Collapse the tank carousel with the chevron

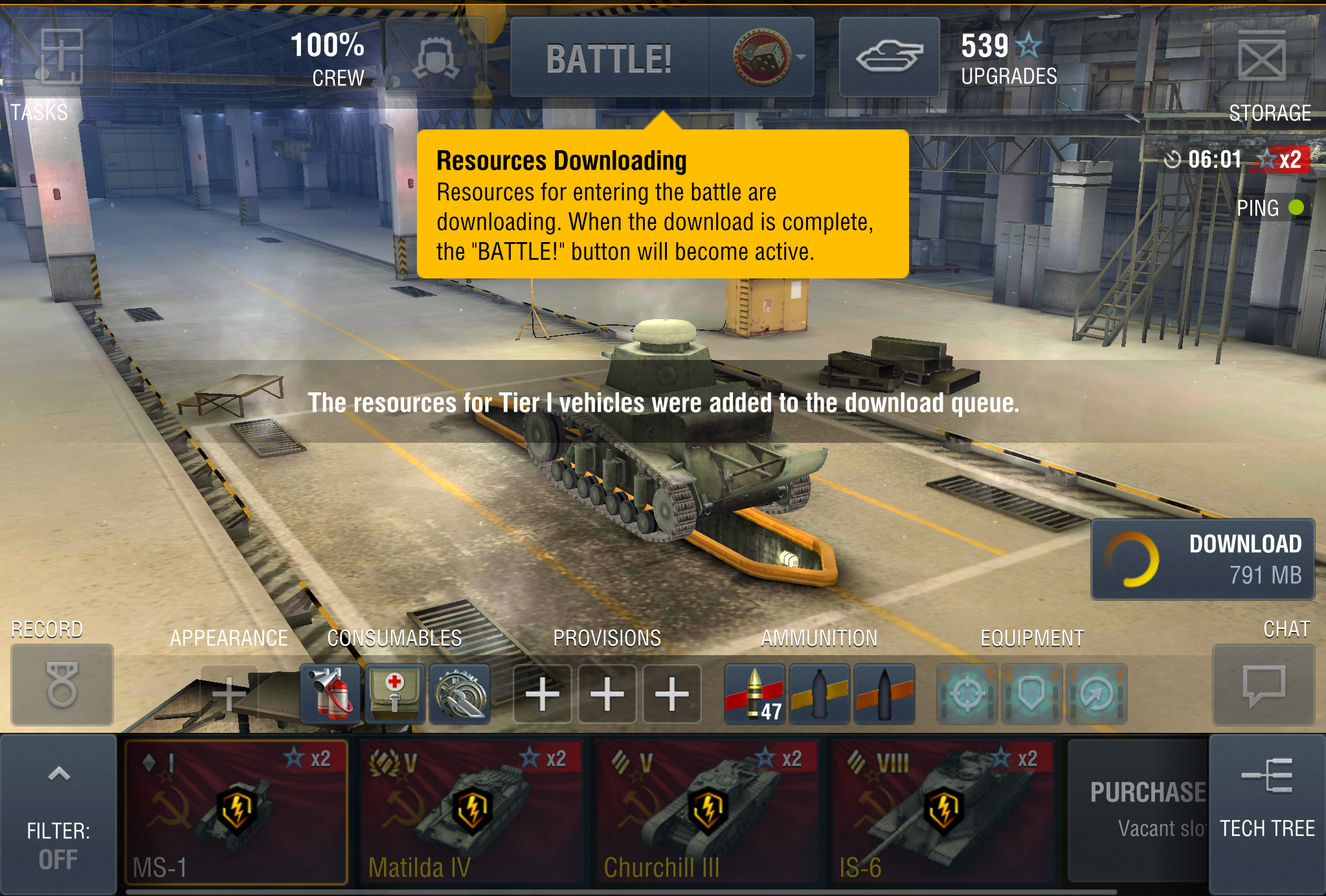click(60, 774)
